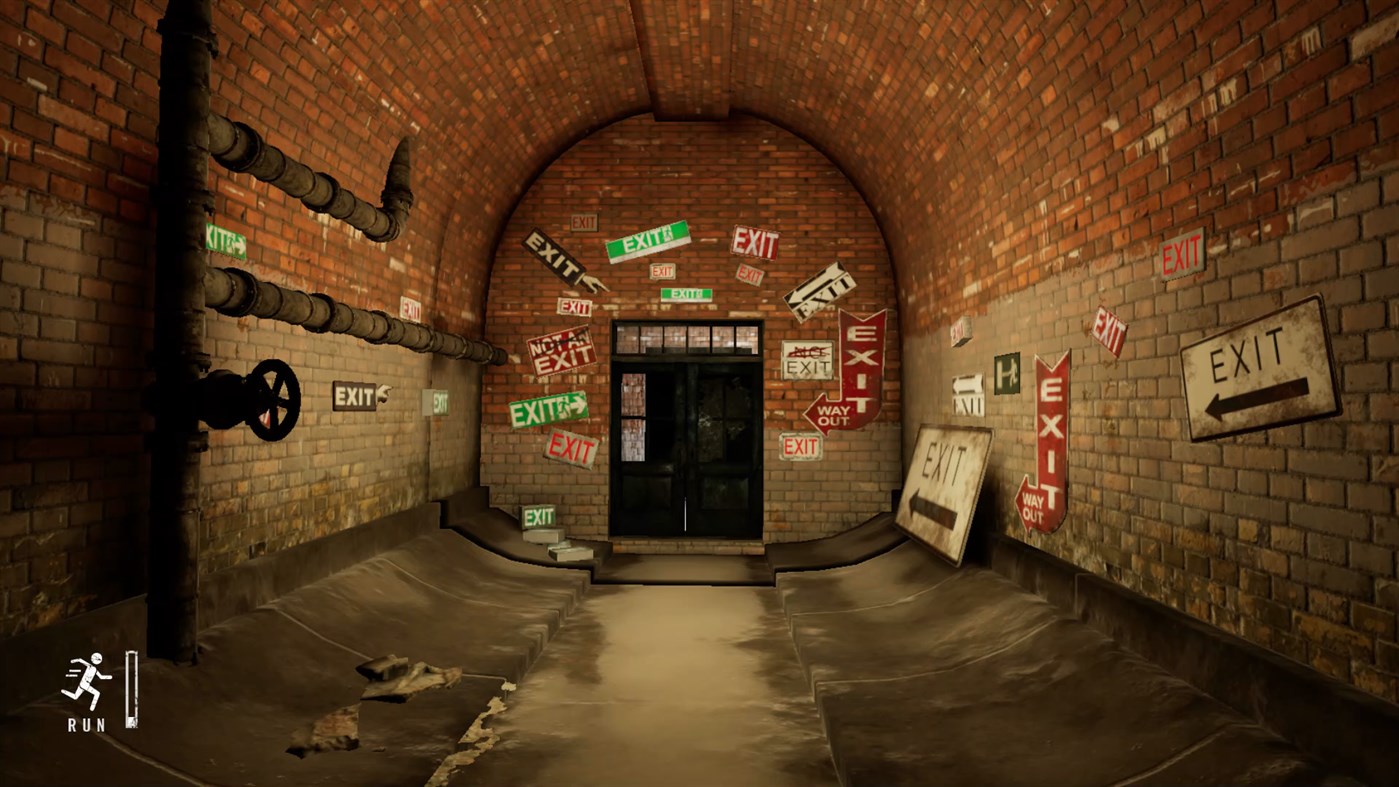Select the small green 'EXIT' sign near the floor

click(540, 516)
